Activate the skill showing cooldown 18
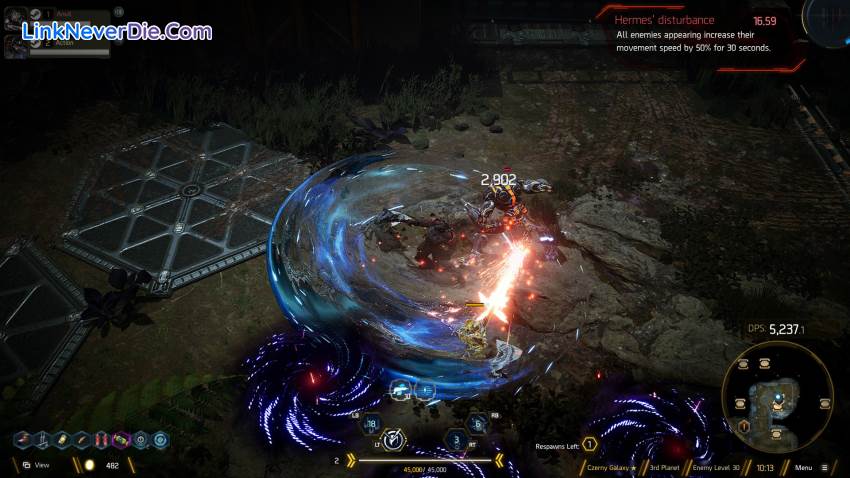850x478 pixels. (x=370, y=423)
